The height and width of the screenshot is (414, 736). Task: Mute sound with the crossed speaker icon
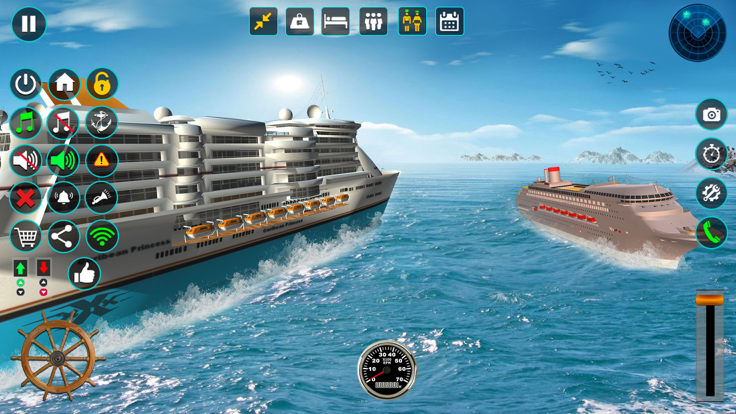click(x=25, y=160)
